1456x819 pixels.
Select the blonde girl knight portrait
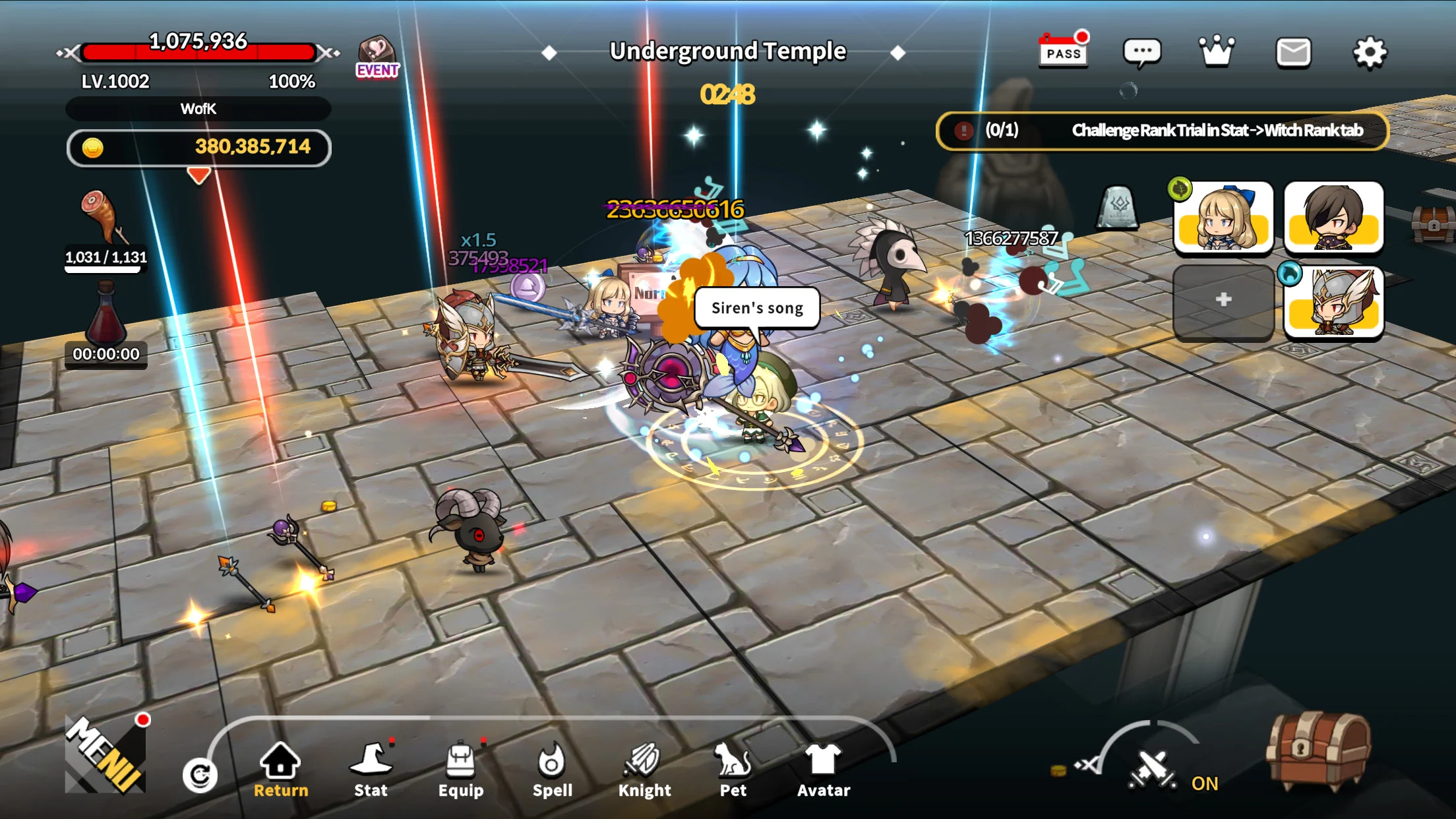[1223, 218]
